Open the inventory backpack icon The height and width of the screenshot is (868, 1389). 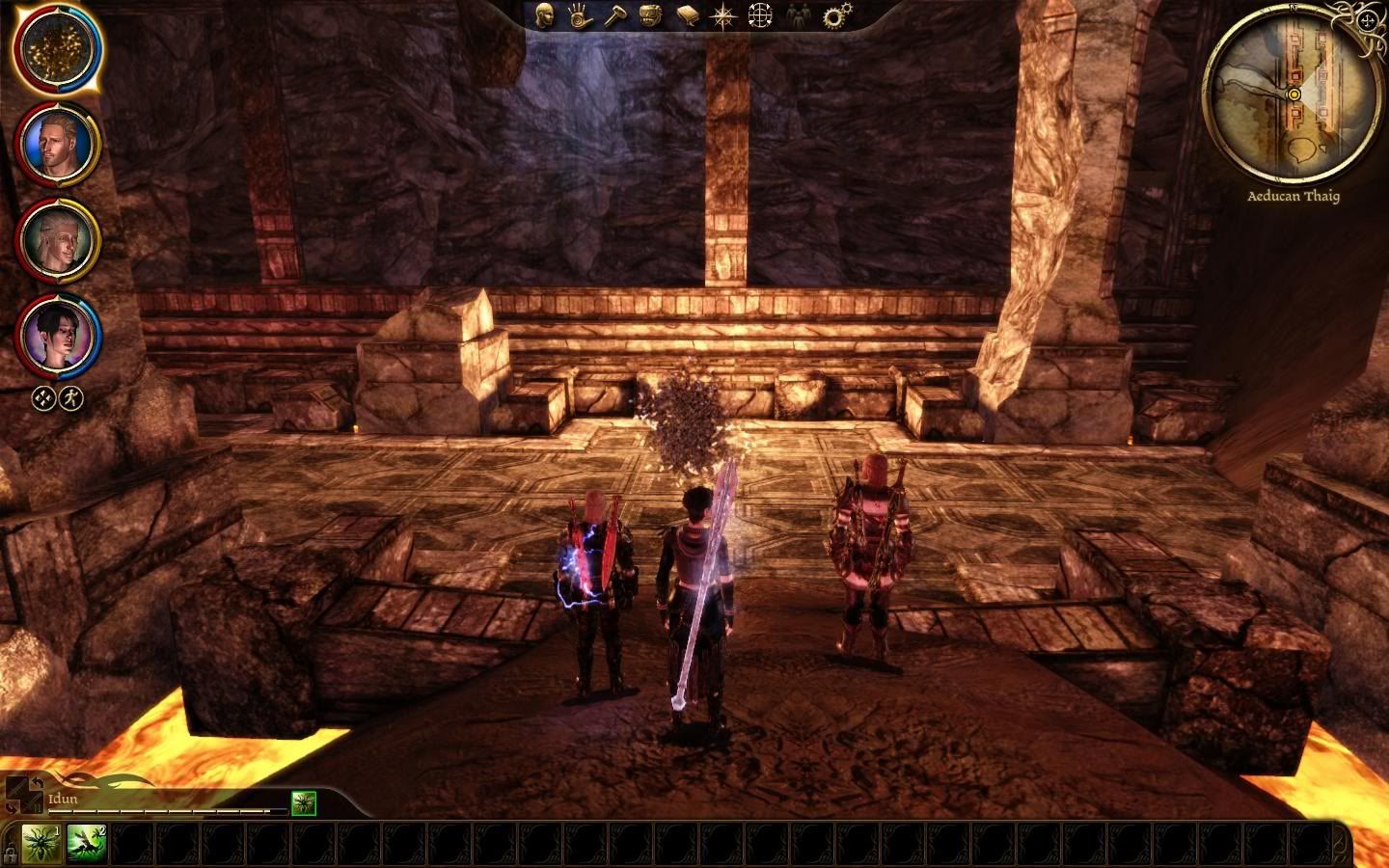pos(651,16)
